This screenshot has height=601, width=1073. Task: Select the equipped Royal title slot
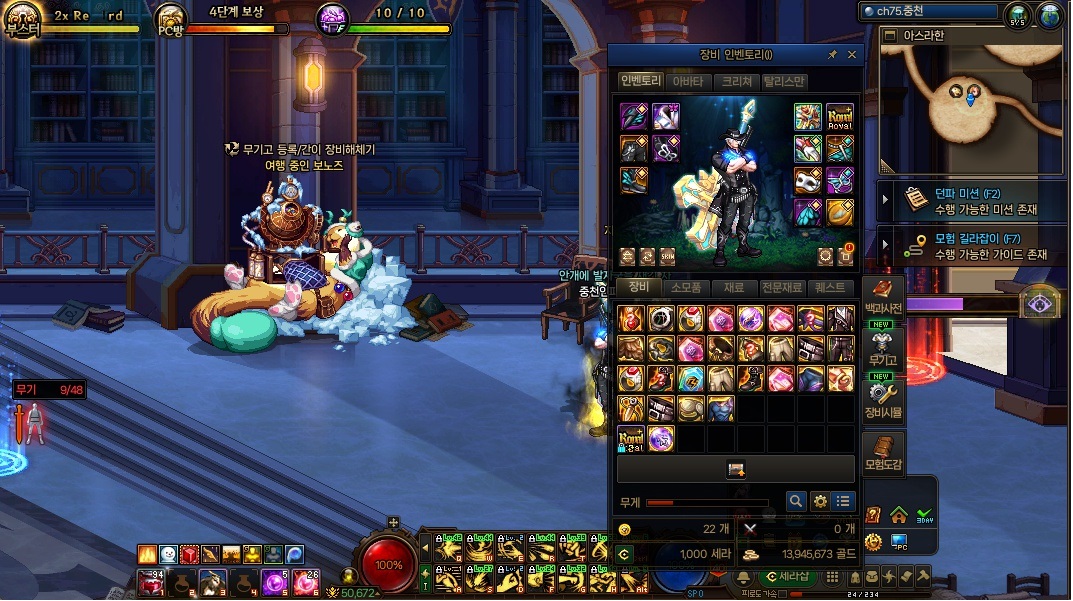(840, 117)
